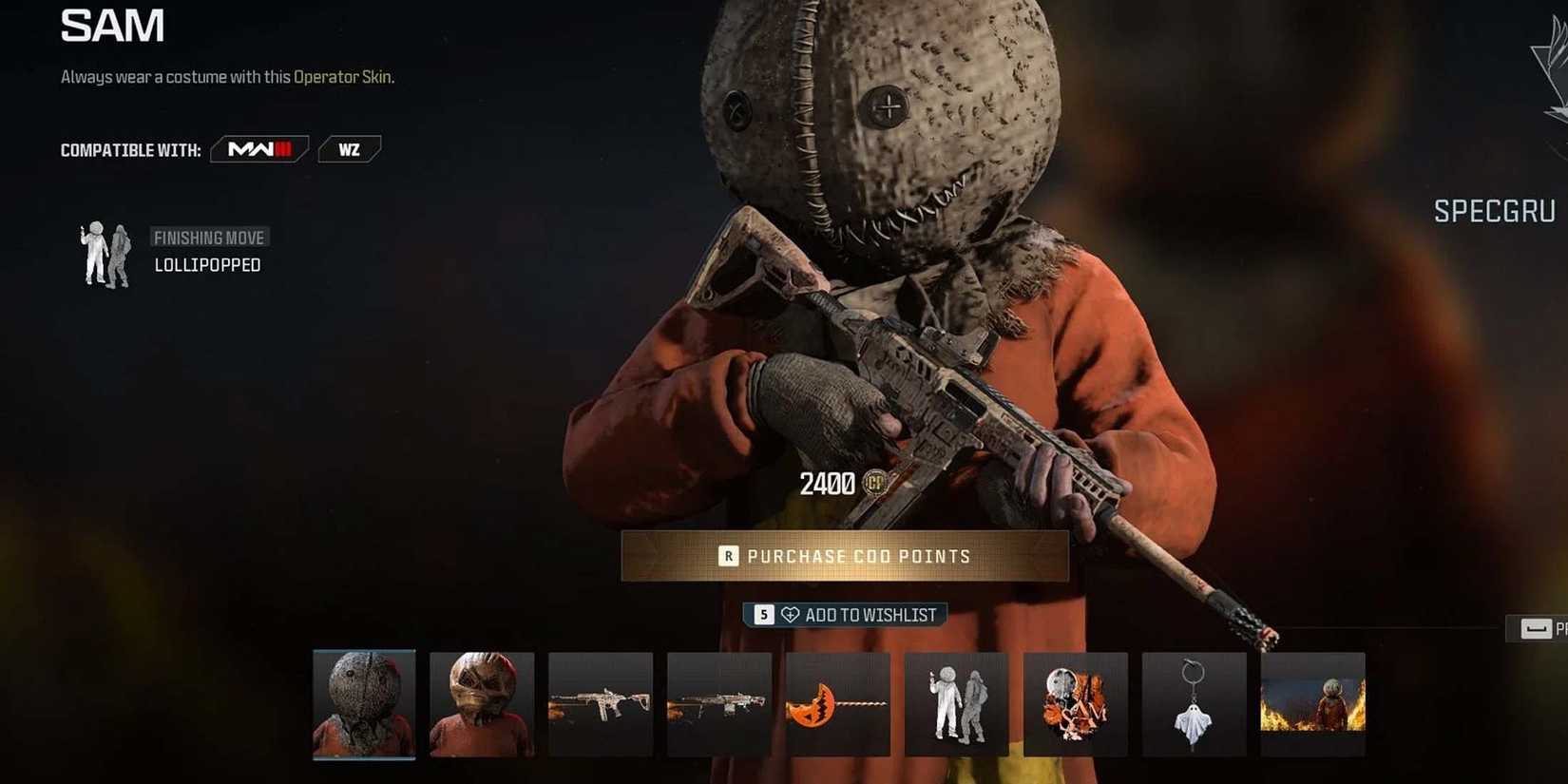Select the MWIII compatibility badge

[x=258, y=148]
